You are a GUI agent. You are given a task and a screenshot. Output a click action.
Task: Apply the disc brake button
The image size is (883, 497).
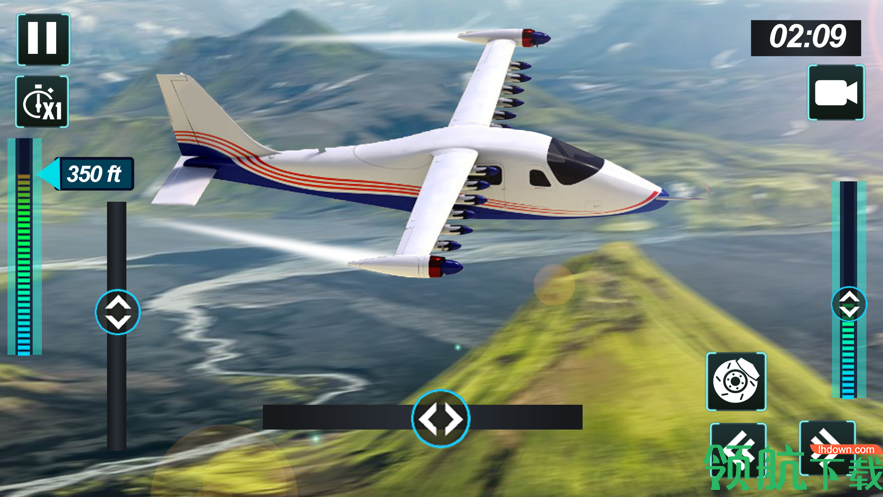[x=736, y=381]
